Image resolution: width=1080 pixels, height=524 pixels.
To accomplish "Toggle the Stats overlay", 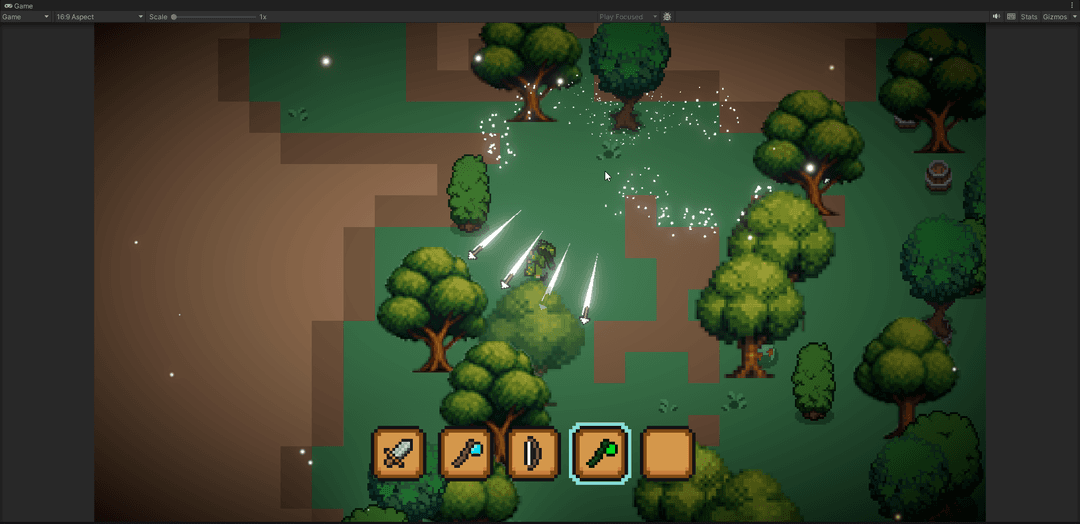I will point(1028,17).
